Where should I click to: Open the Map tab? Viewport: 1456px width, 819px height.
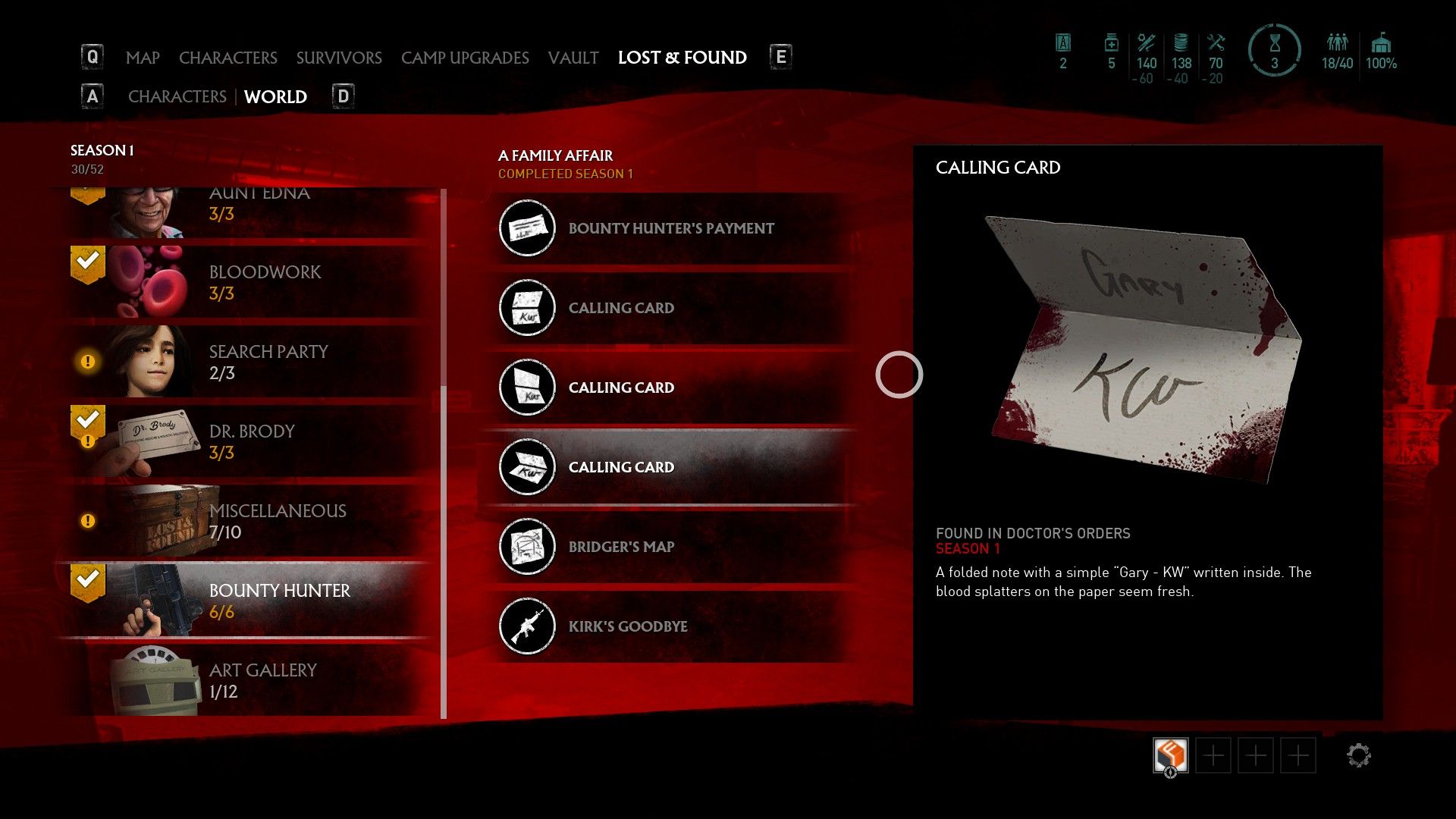143,58
